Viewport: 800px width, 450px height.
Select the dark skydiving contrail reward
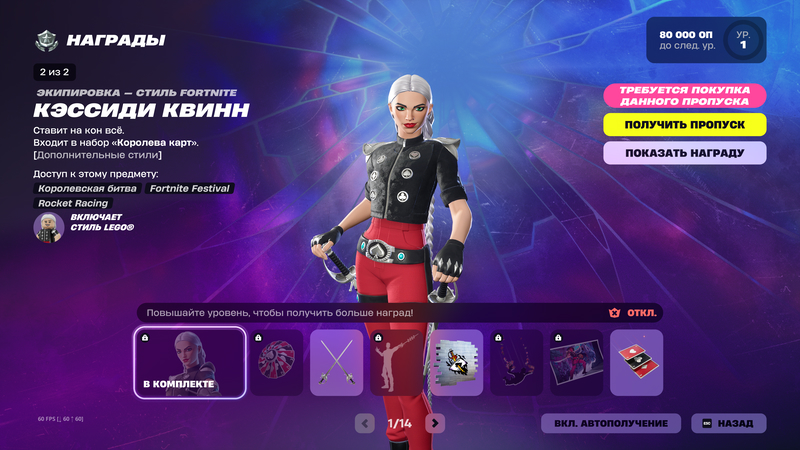click(516, 362)
